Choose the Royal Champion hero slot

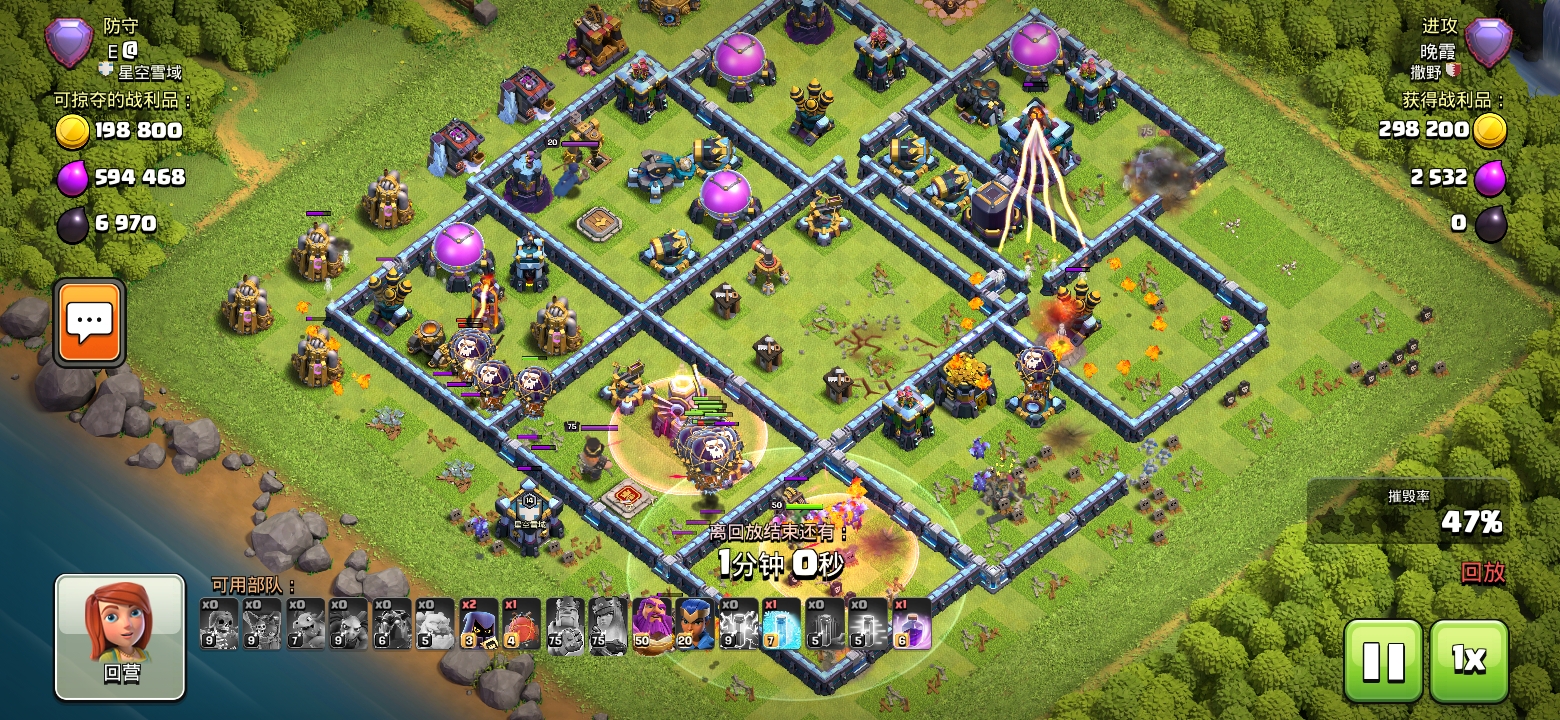[x=694, y=624]
